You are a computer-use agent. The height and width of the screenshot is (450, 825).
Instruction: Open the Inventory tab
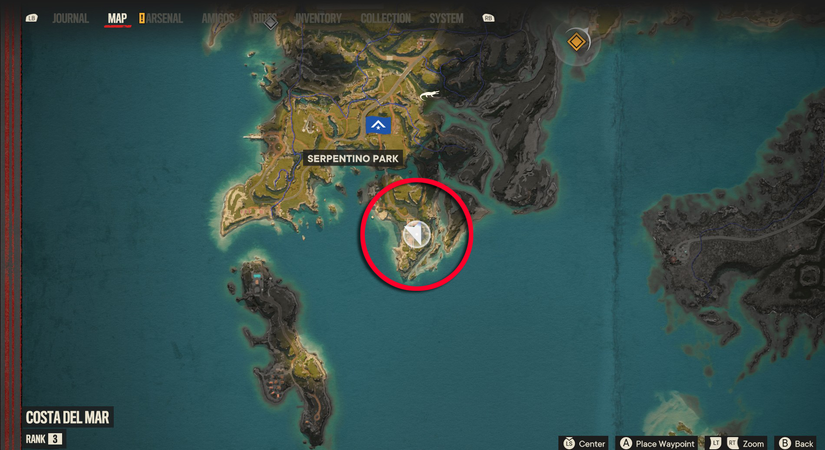[x=318, y=18]
